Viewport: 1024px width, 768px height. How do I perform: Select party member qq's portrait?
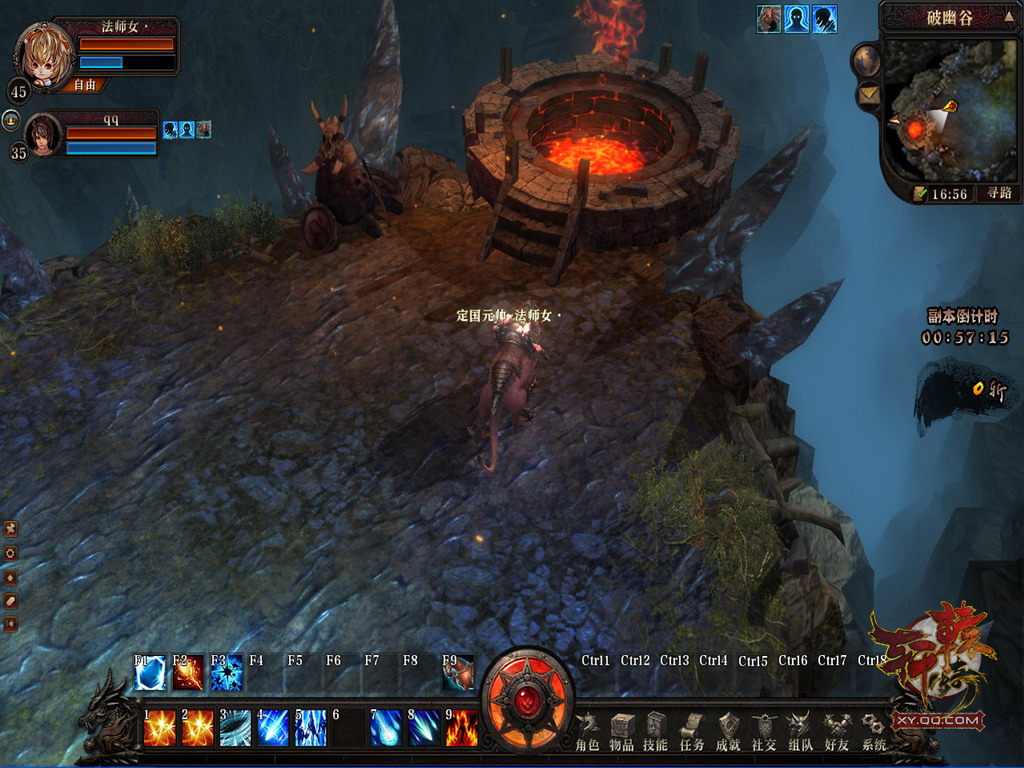click(43, 135)
